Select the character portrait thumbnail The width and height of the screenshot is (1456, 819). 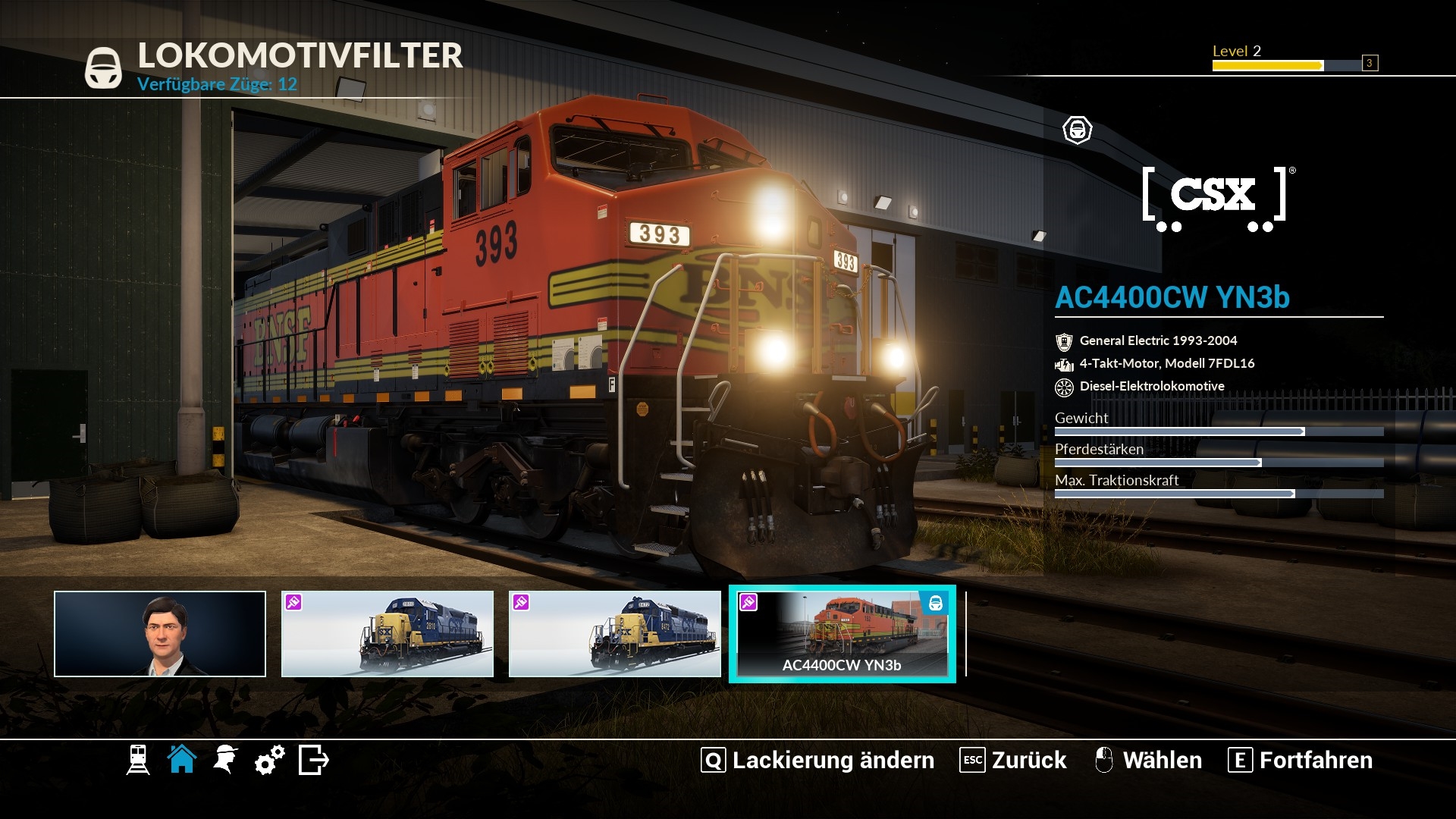160,634
